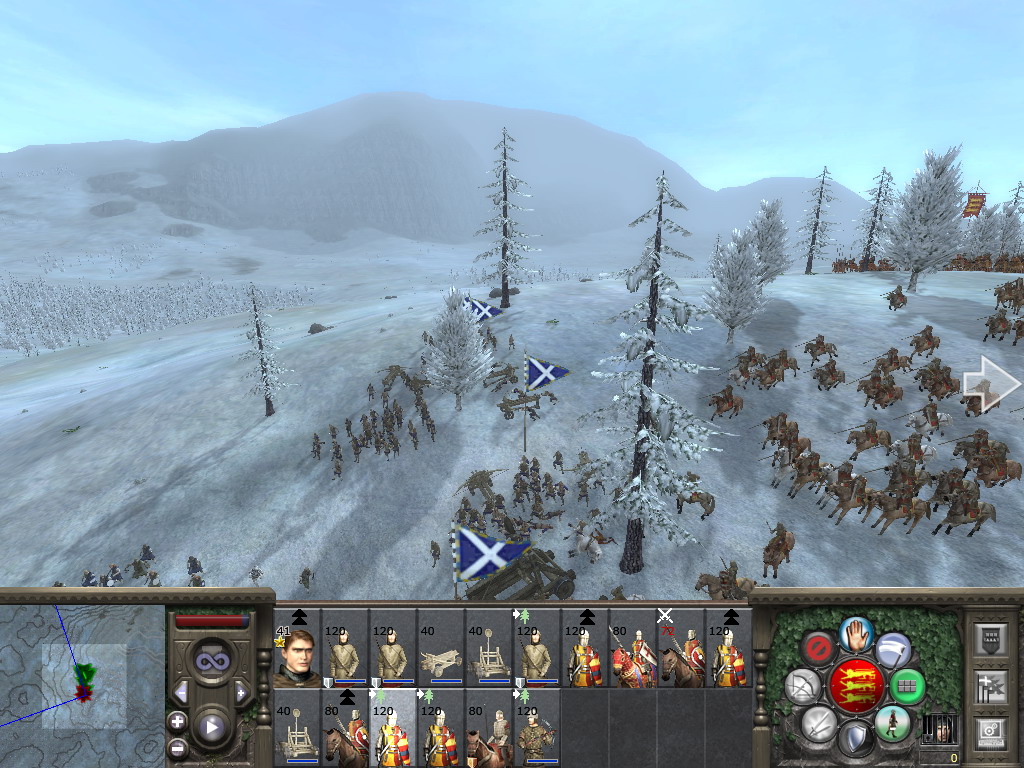
Task: Select the highlighted unit card
Action: [393, 728]
